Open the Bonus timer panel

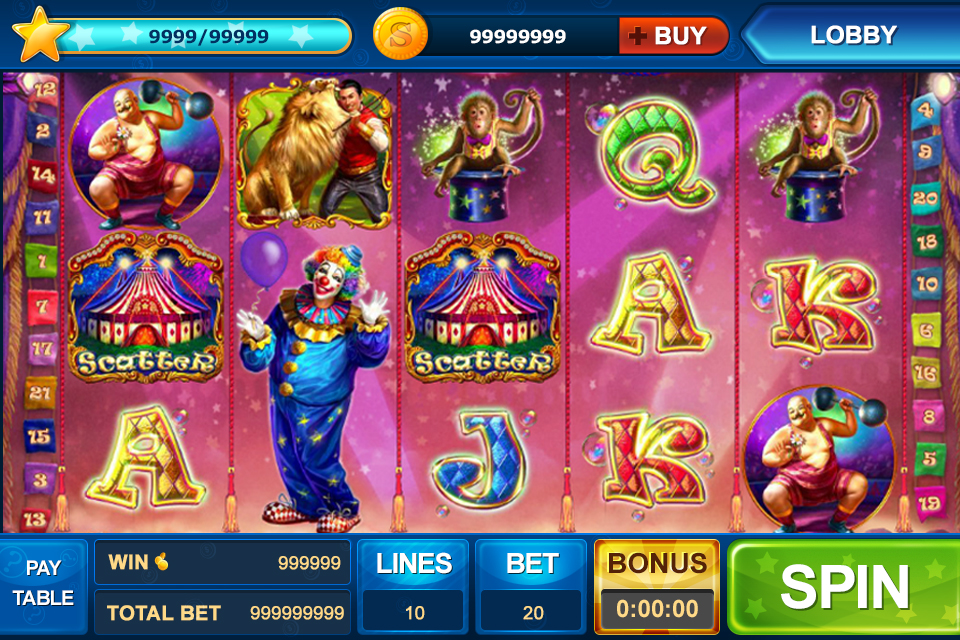tap(657, 588)
